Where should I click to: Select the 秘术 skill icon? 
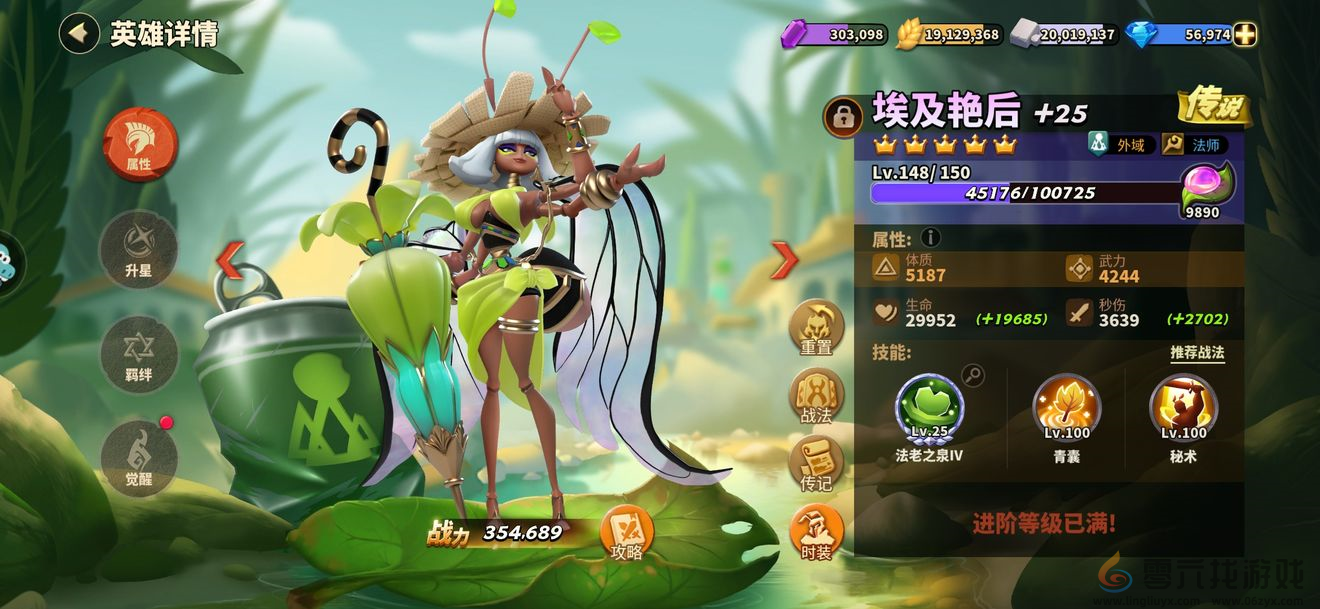(1183, 408)
